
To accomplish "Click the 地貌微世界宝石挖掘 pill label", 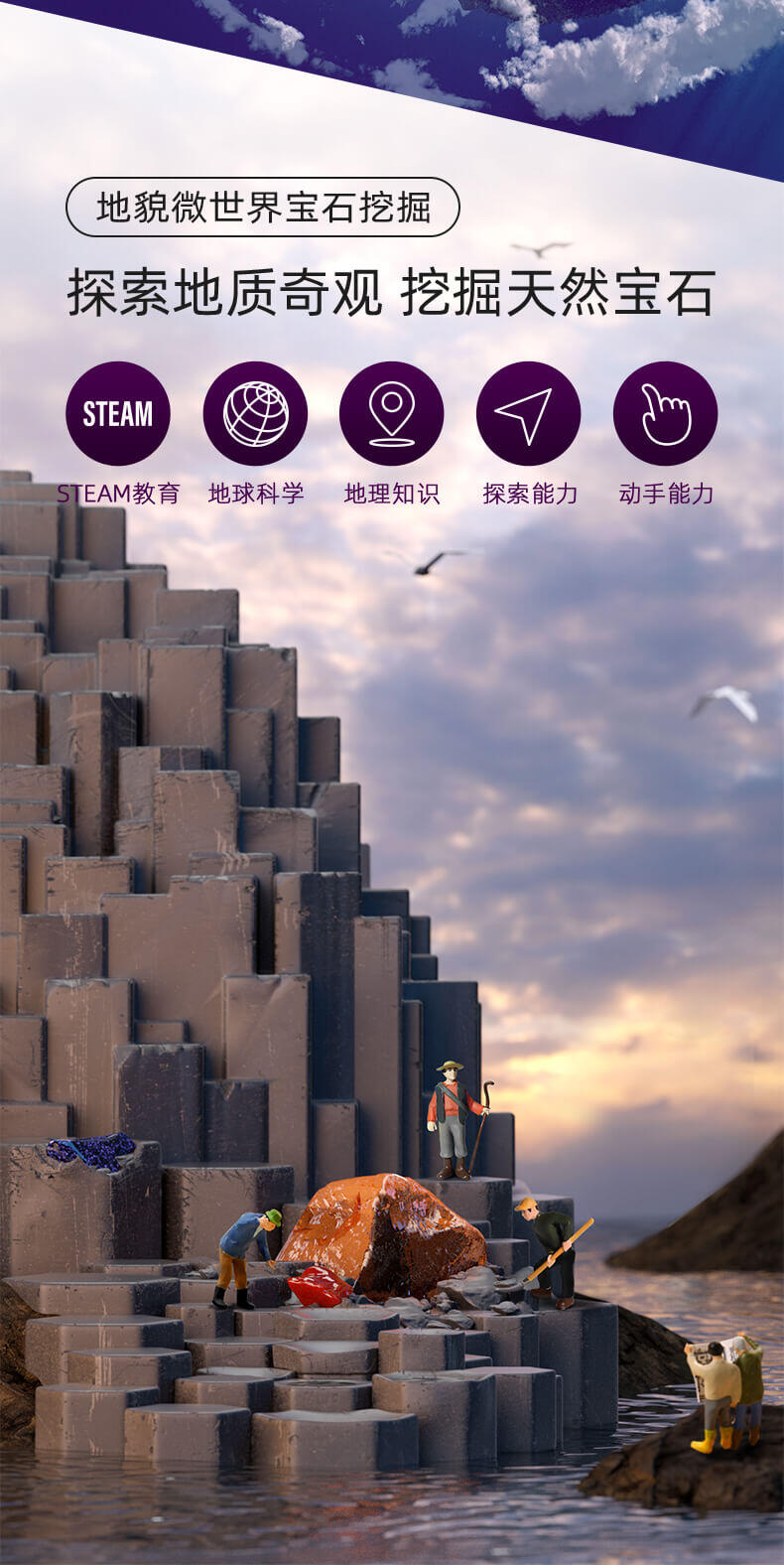I will tap(263, 208).
